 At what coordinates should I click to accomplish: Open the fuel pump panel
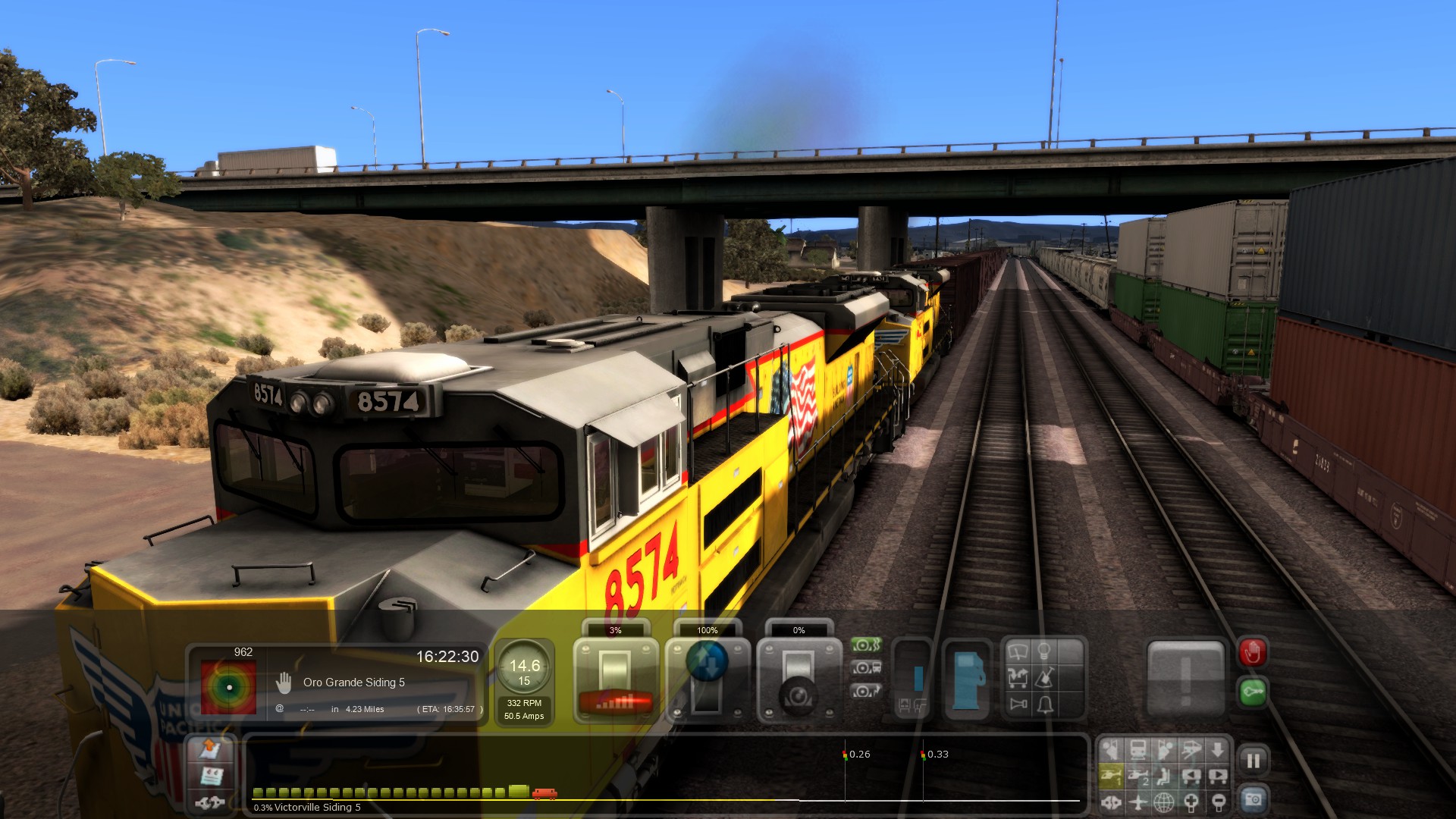(967, 678)
